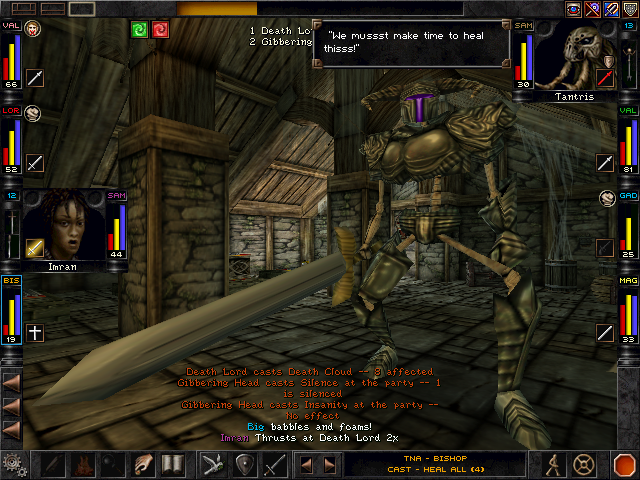This screenshot has width=640, height=480.
Task: Click the red swirl status icon
Action: pos(160,29)
